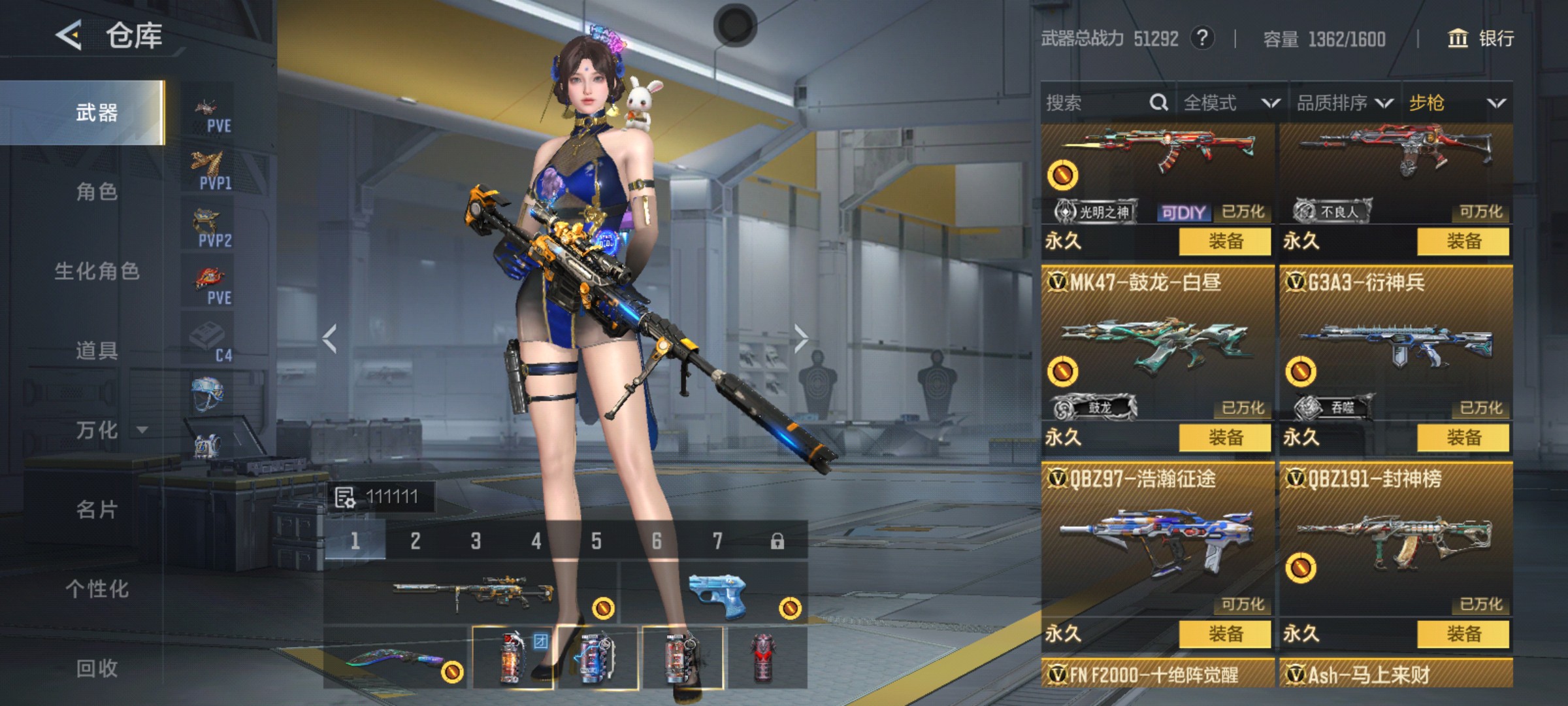
Task: Open the 银行 bank
Action: pyautogui.click(x=1482, y=39)
